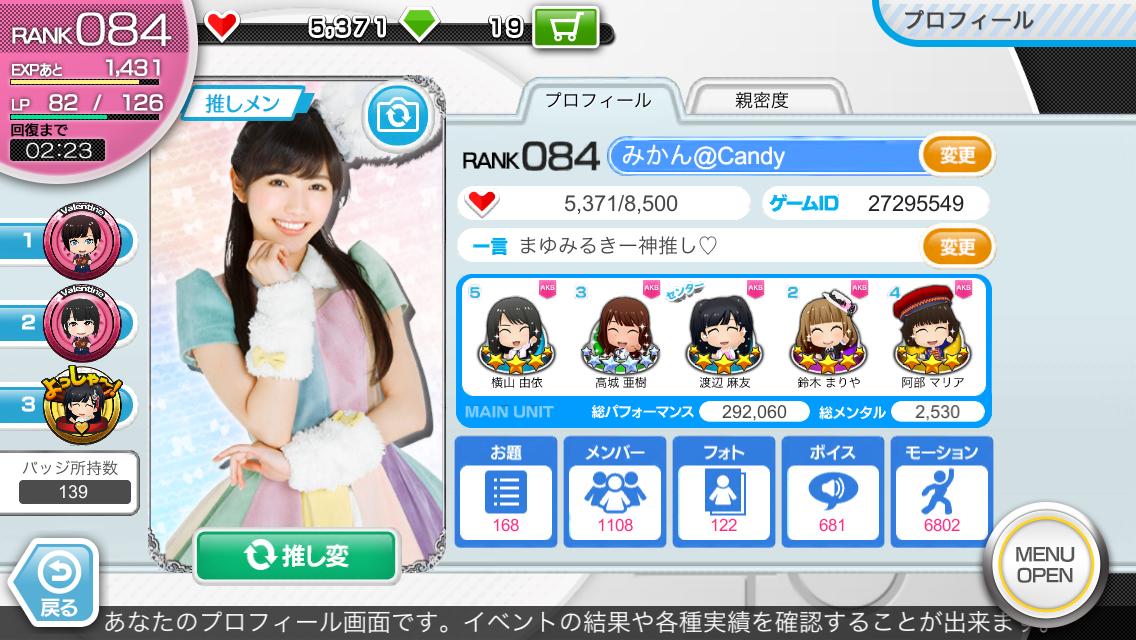Open the フォト collection
Image resolution: width=1136 pixels, height=640 pixels.
click(723, 490)
